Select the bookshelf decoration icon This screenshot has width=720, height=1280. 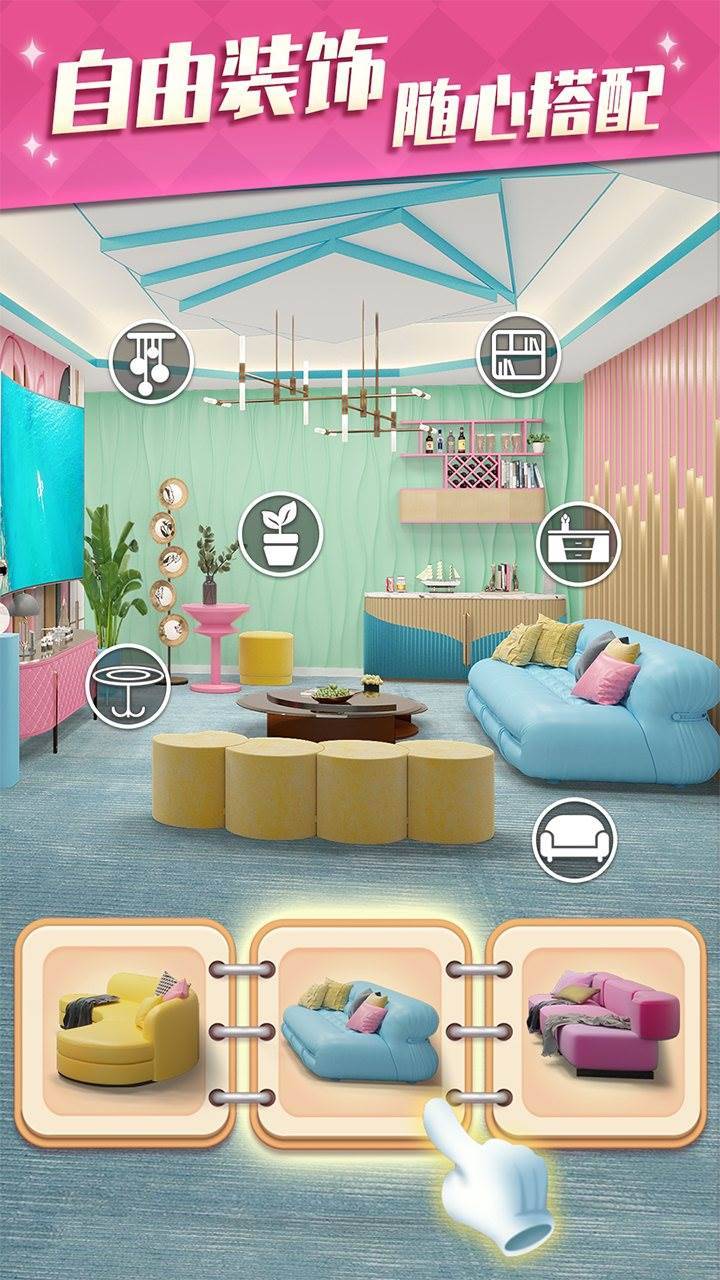click(x=517, y=356)
